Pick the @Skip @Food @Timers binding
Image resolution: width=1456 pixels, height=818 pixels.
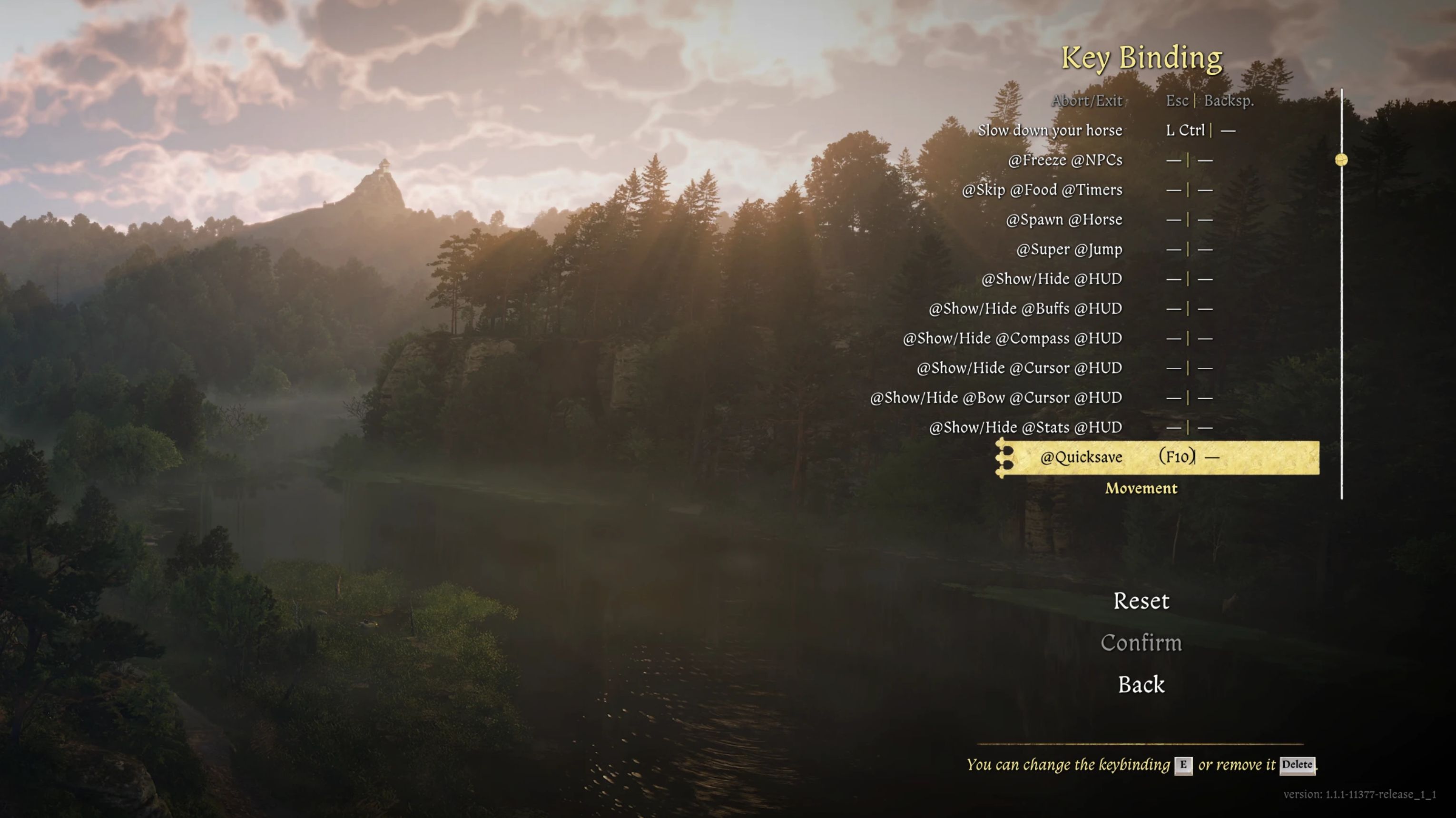[1042, 190]
